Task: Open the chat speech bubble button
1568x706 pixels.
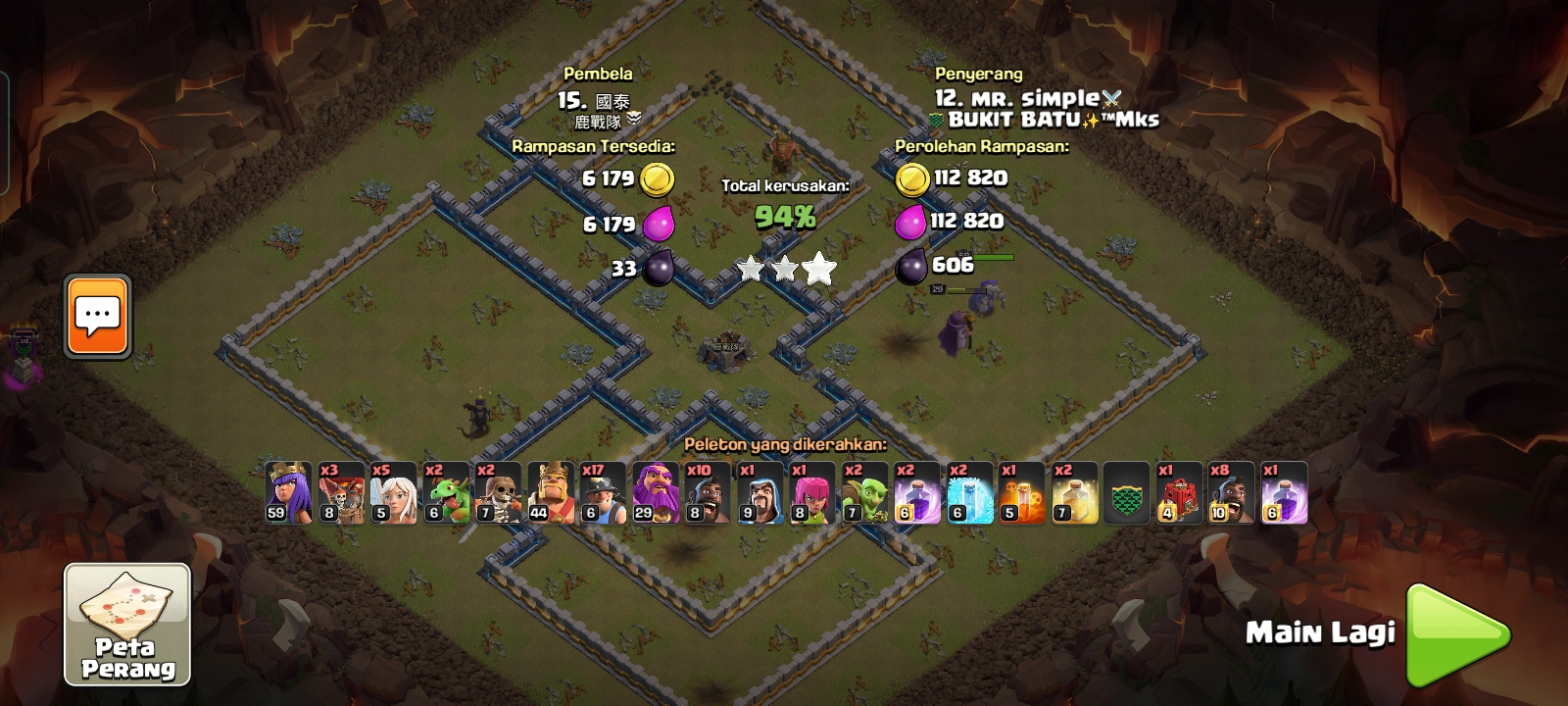Action: pos(98,316)
